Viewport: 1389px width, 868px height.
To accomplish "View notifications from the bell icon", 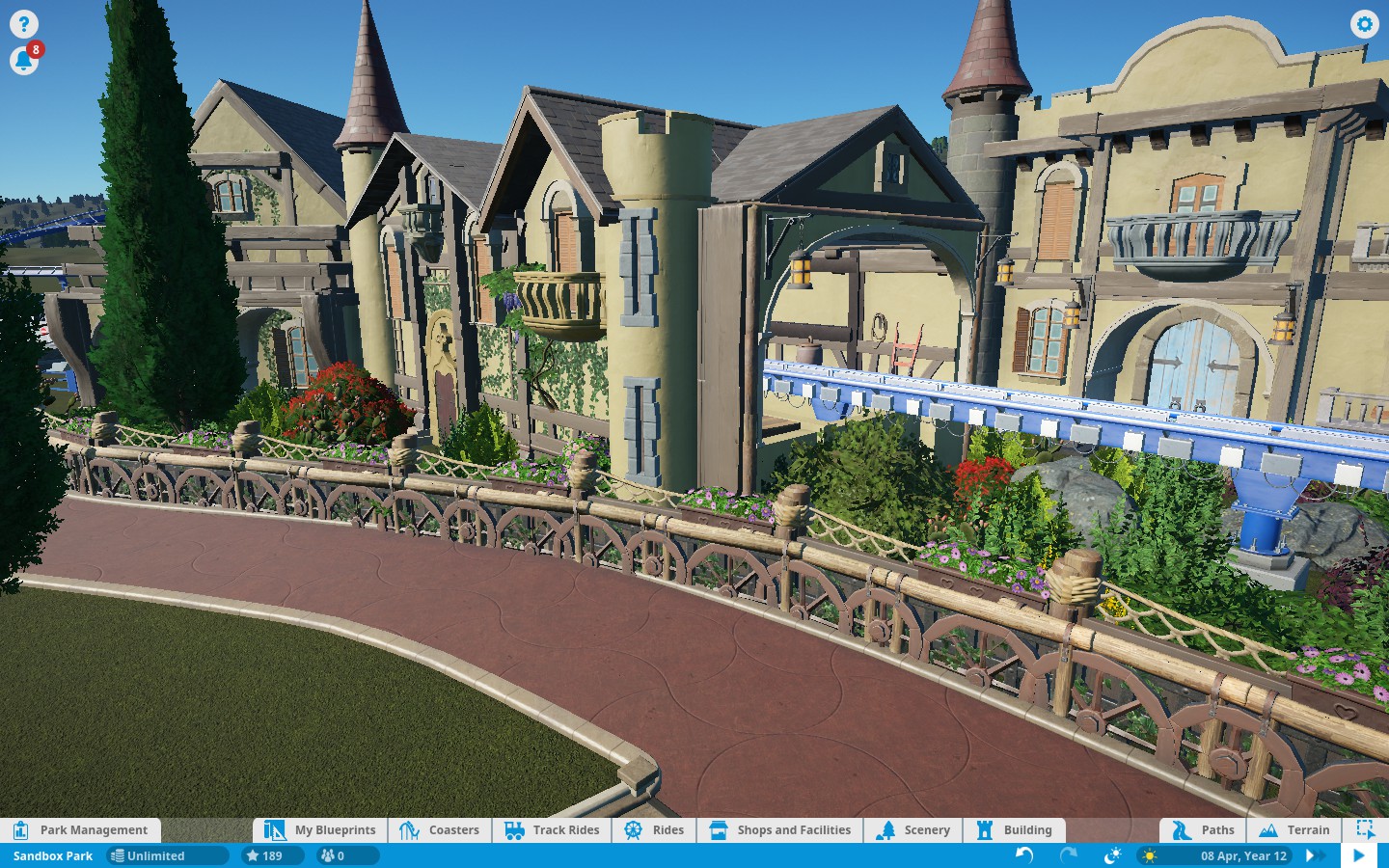I will tap(24, 61).
